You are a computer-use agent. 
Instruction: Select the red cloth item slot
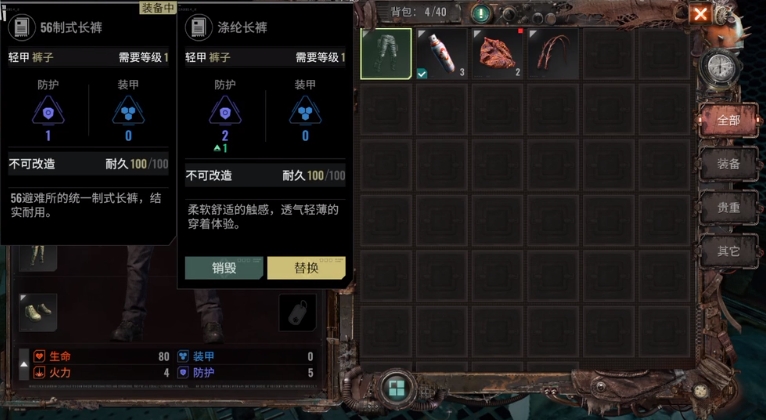[x=498, y=53]
